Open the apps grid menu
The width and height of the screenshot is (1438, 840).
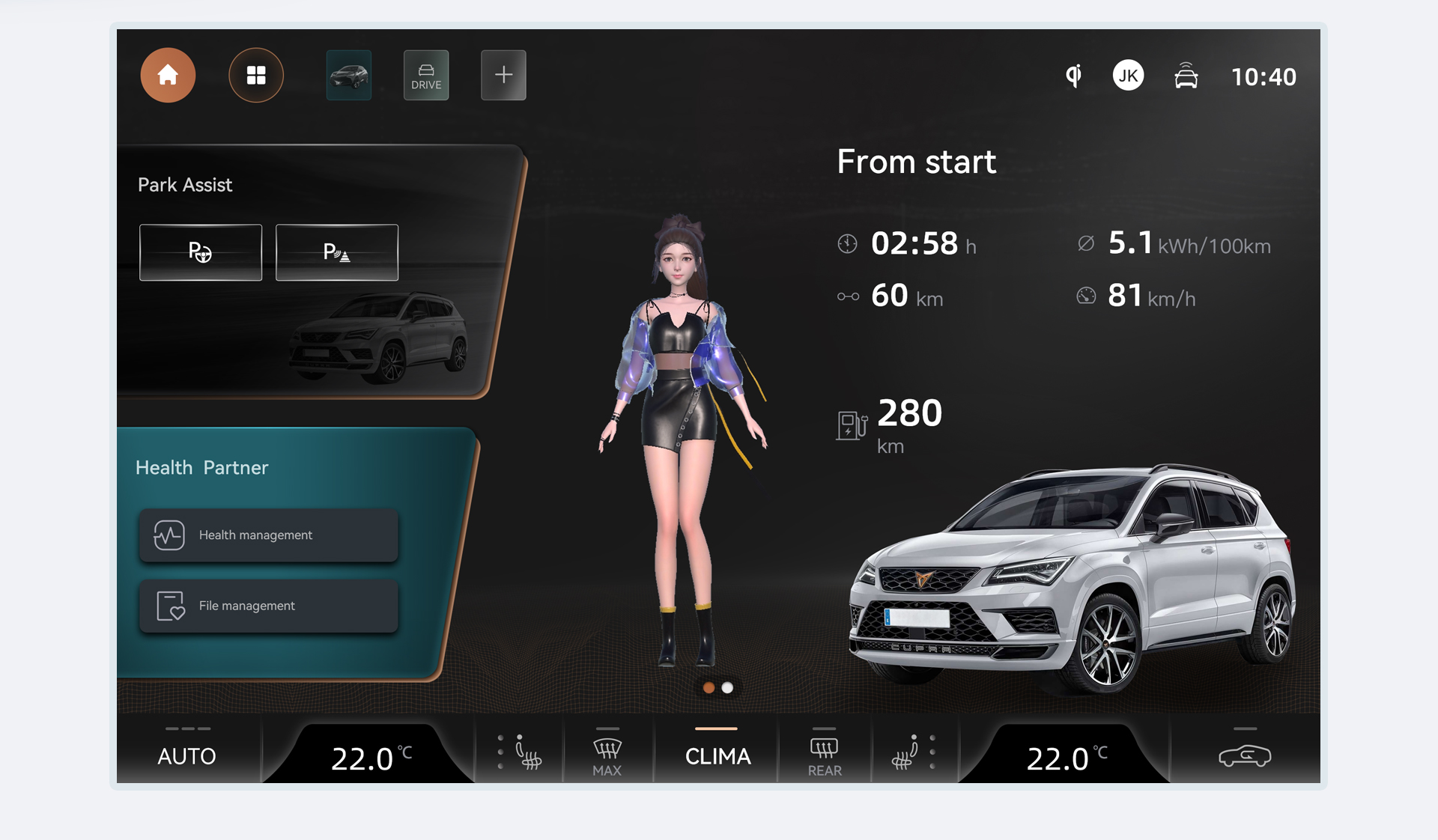pos(256,76)
